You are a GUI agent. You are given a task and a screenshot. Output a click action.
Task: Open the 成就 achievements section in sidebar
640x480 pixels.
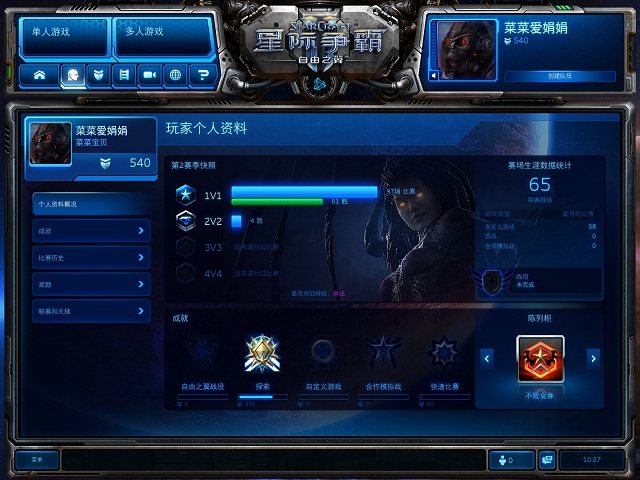click(x=92, y=231)
